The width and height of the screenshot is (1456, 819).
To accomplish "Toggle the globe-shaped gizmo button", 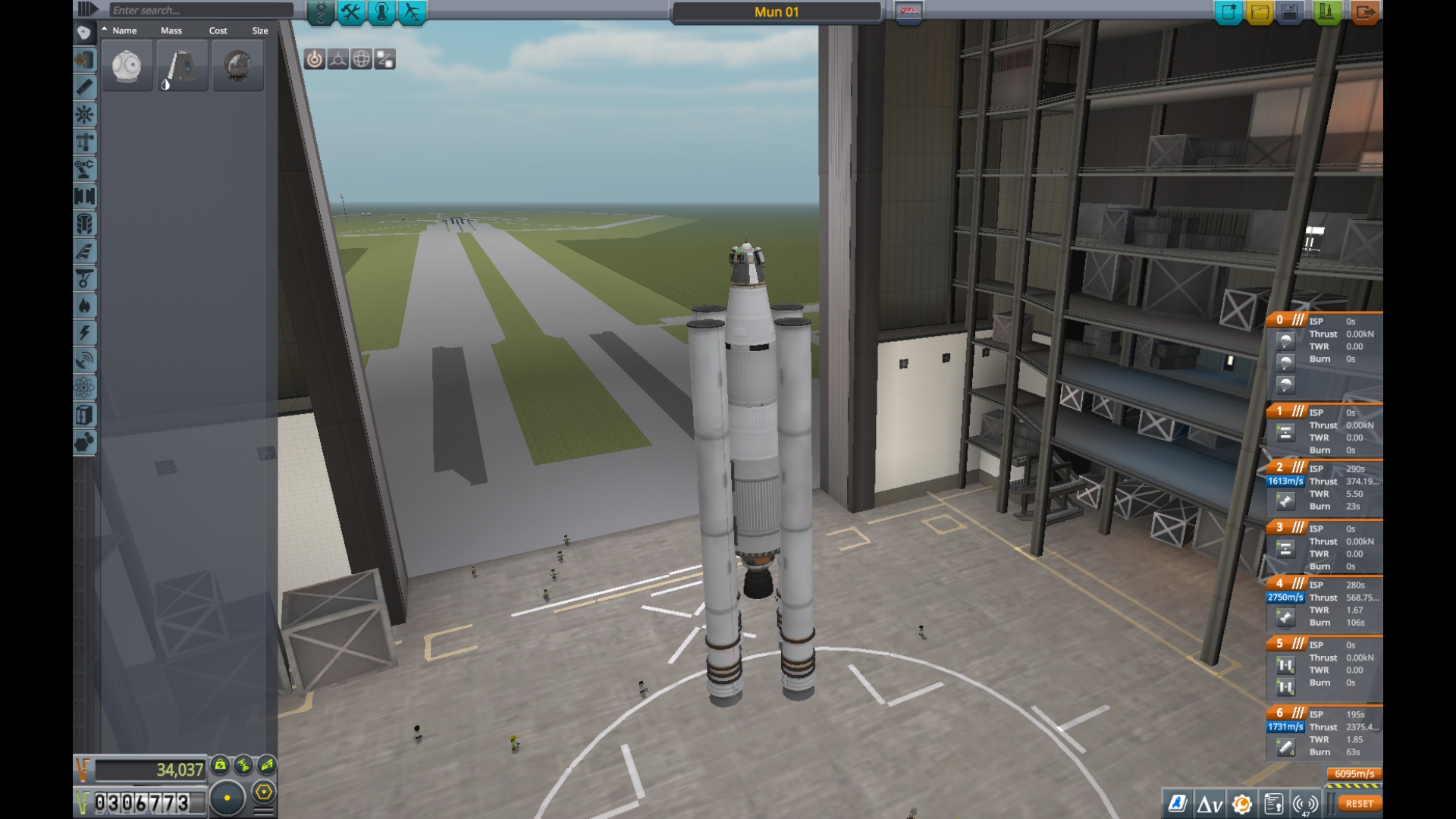I will coord(362,59).
